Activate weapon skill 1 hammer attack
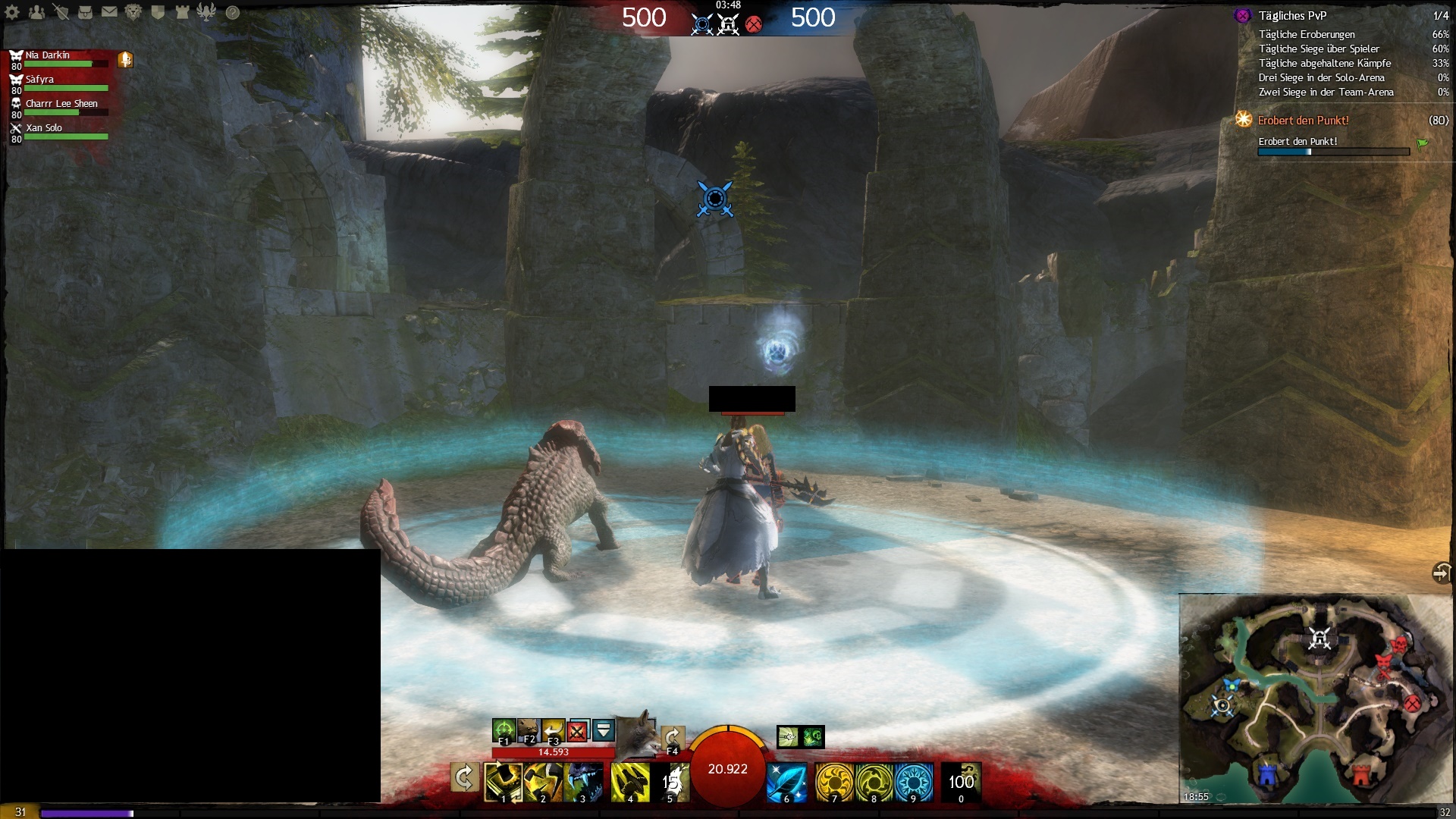Screen dimensions: 1456x819 click(x=503, y=782)
